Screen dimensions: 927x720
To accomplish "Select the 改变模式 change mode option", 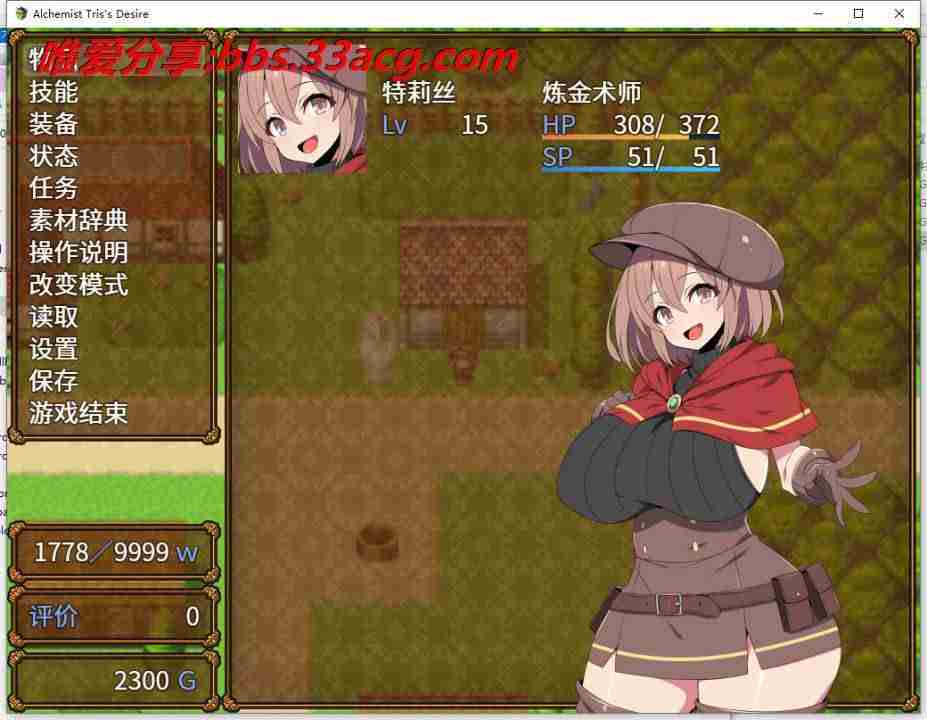I will pyautogui.click(x=79, y=284).
